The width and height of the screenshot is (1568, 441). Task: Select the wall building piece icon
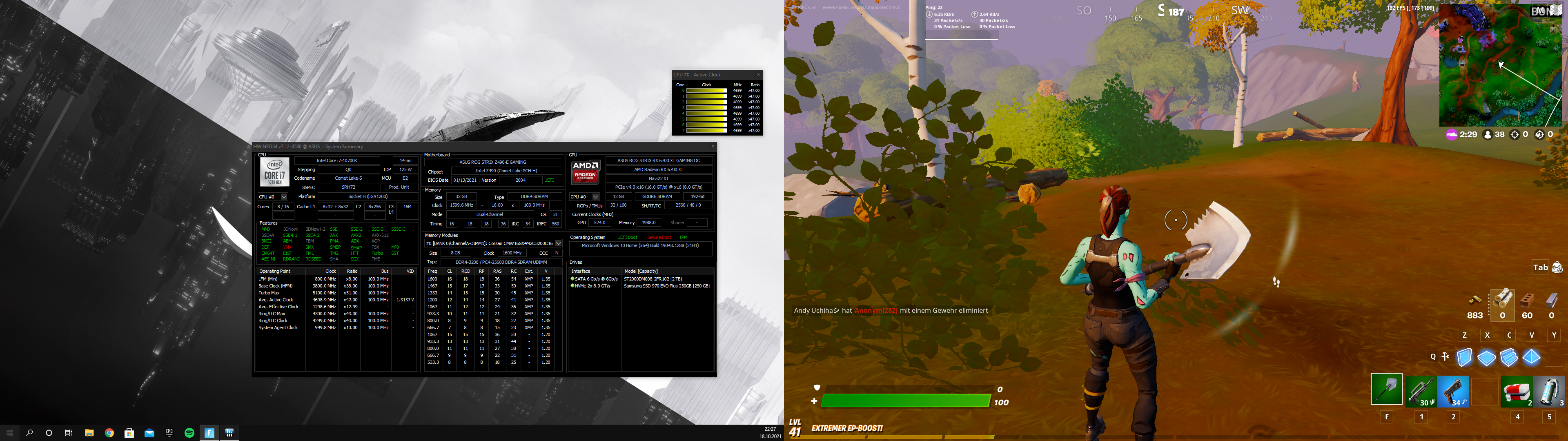coord(1465,358)
